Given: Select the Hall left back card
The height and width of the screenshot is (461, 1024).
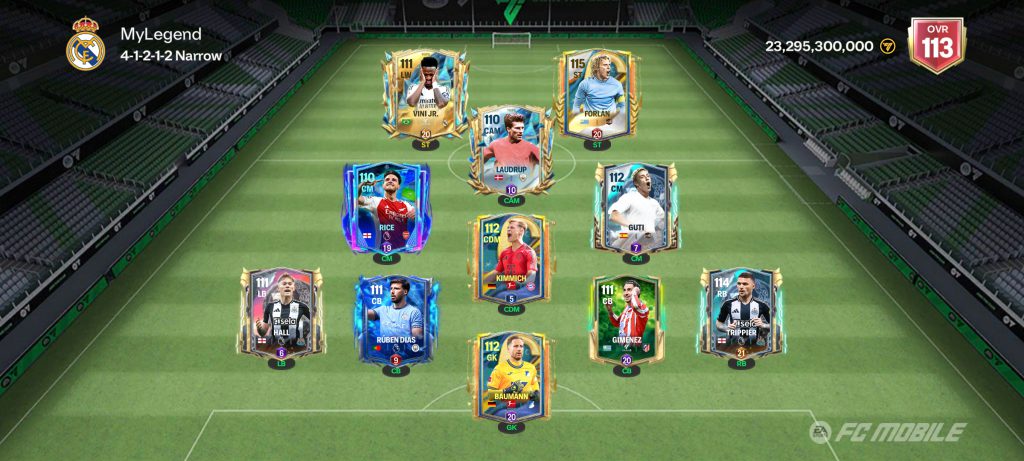Looking at the screenshot, I should 281,313.
